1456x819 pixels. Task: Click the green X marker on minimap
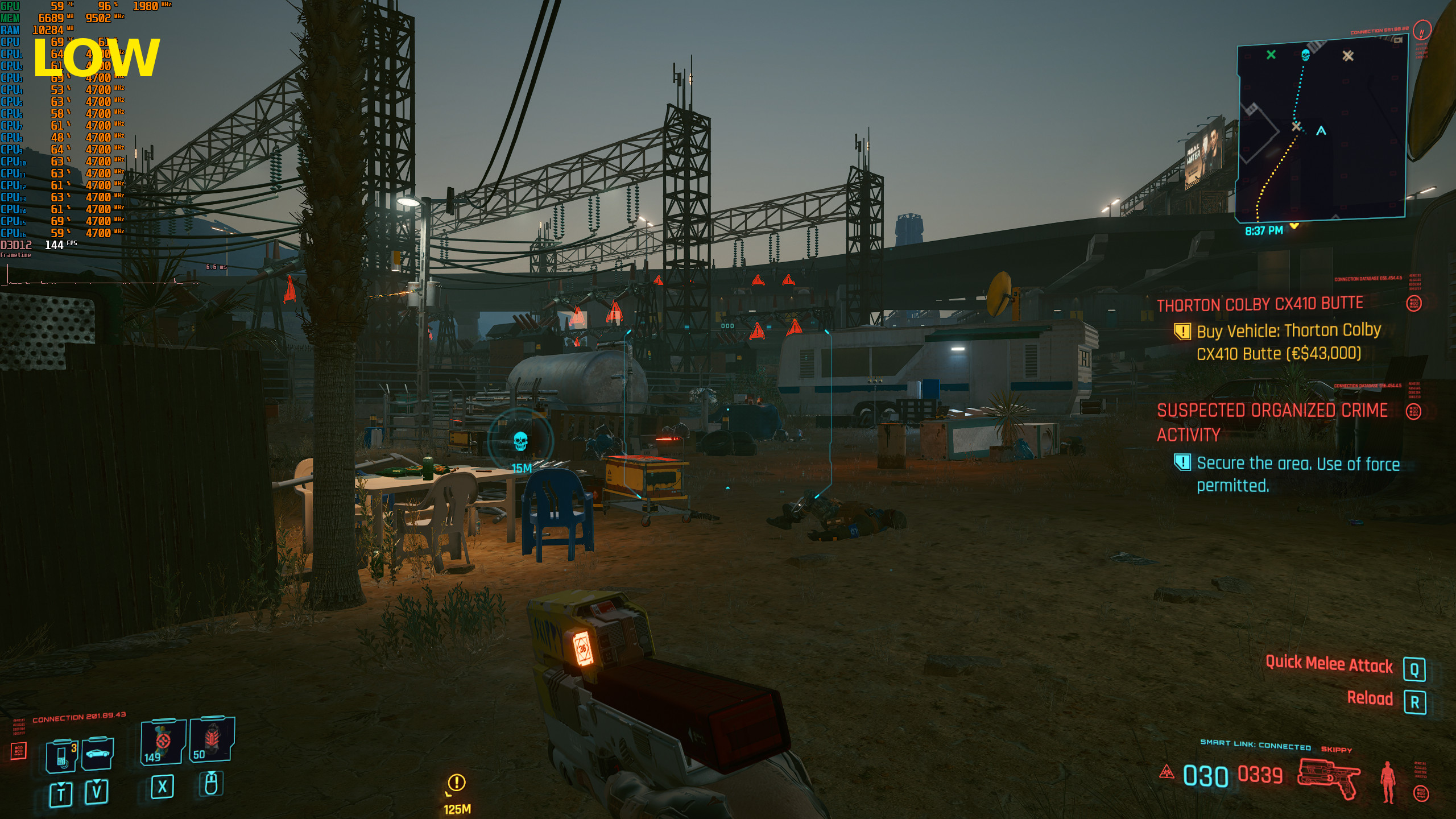[1271, 55]
